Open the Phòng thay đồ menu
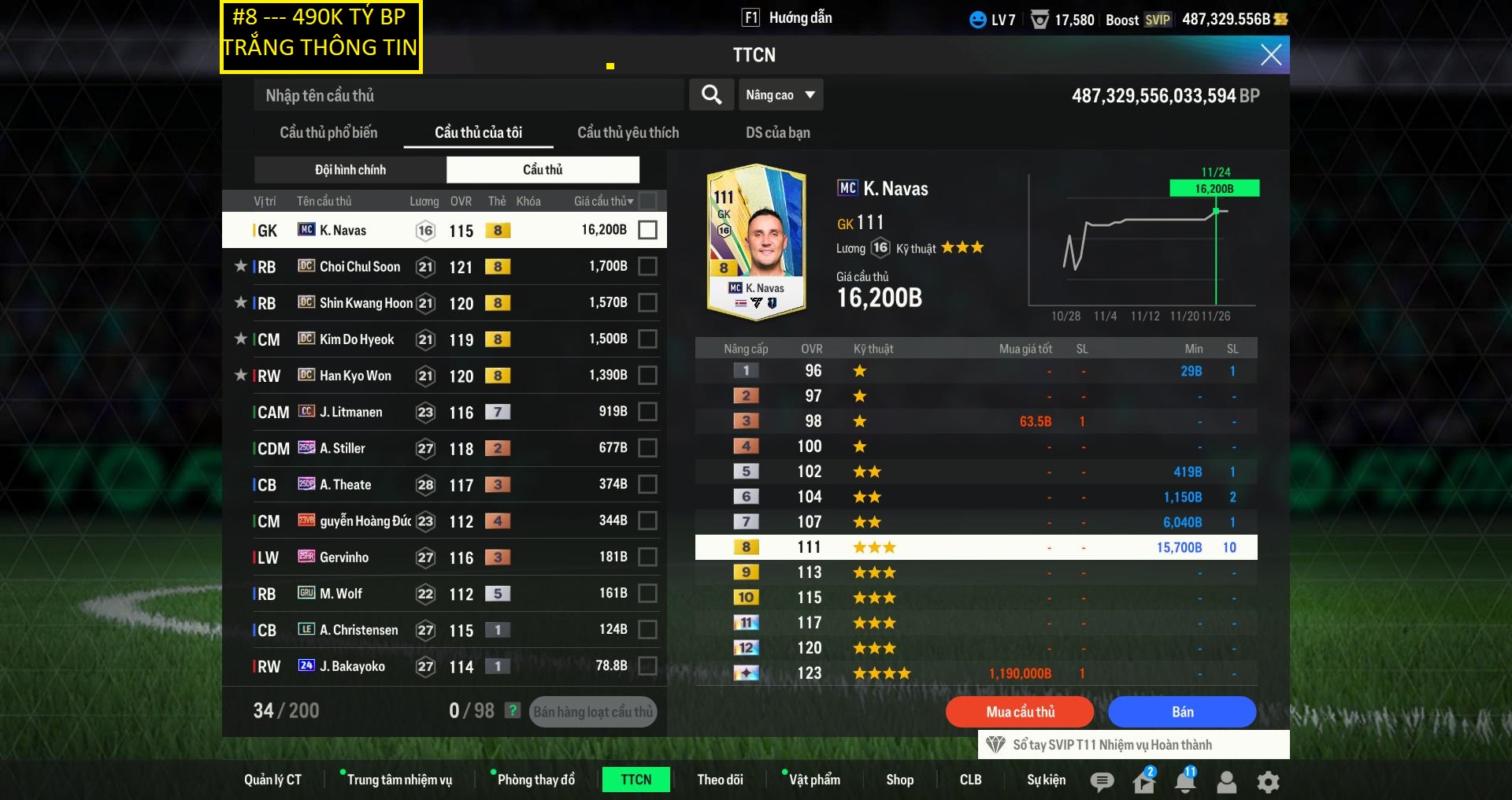Image resolution: width=1512 pixels, height=800 pixels. click(x=535, y=780)
